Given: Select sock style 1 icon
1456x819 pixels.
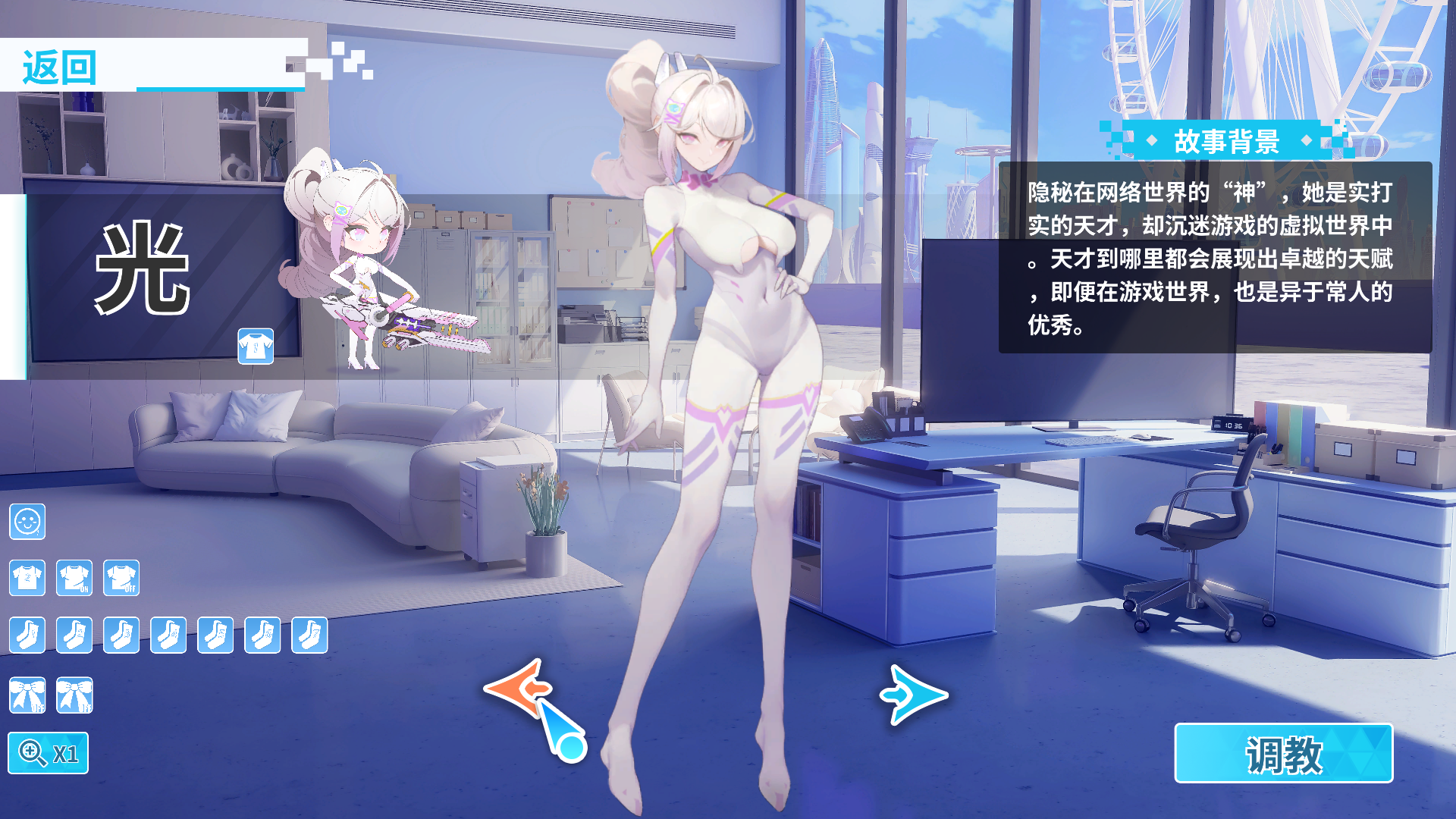Looking at the screenshot, I should click(x=27, y=635).
